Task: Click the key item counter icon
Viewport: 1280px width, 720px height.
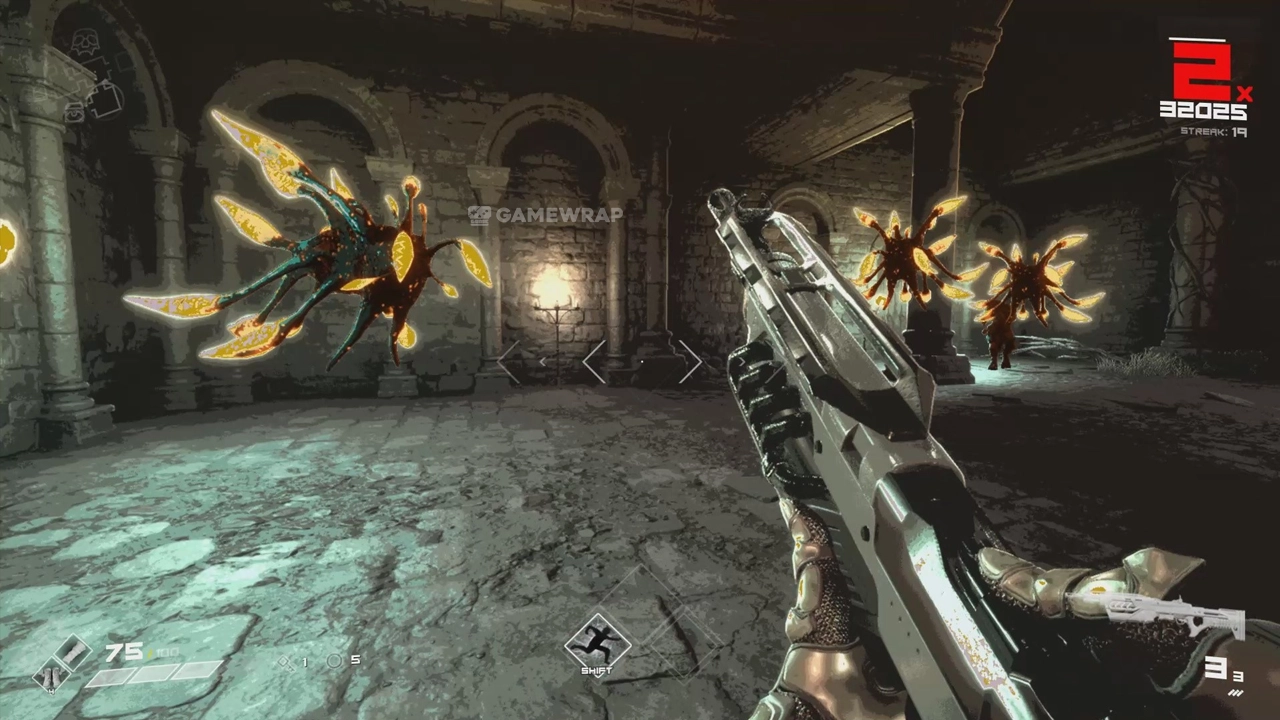Action: 287,662
